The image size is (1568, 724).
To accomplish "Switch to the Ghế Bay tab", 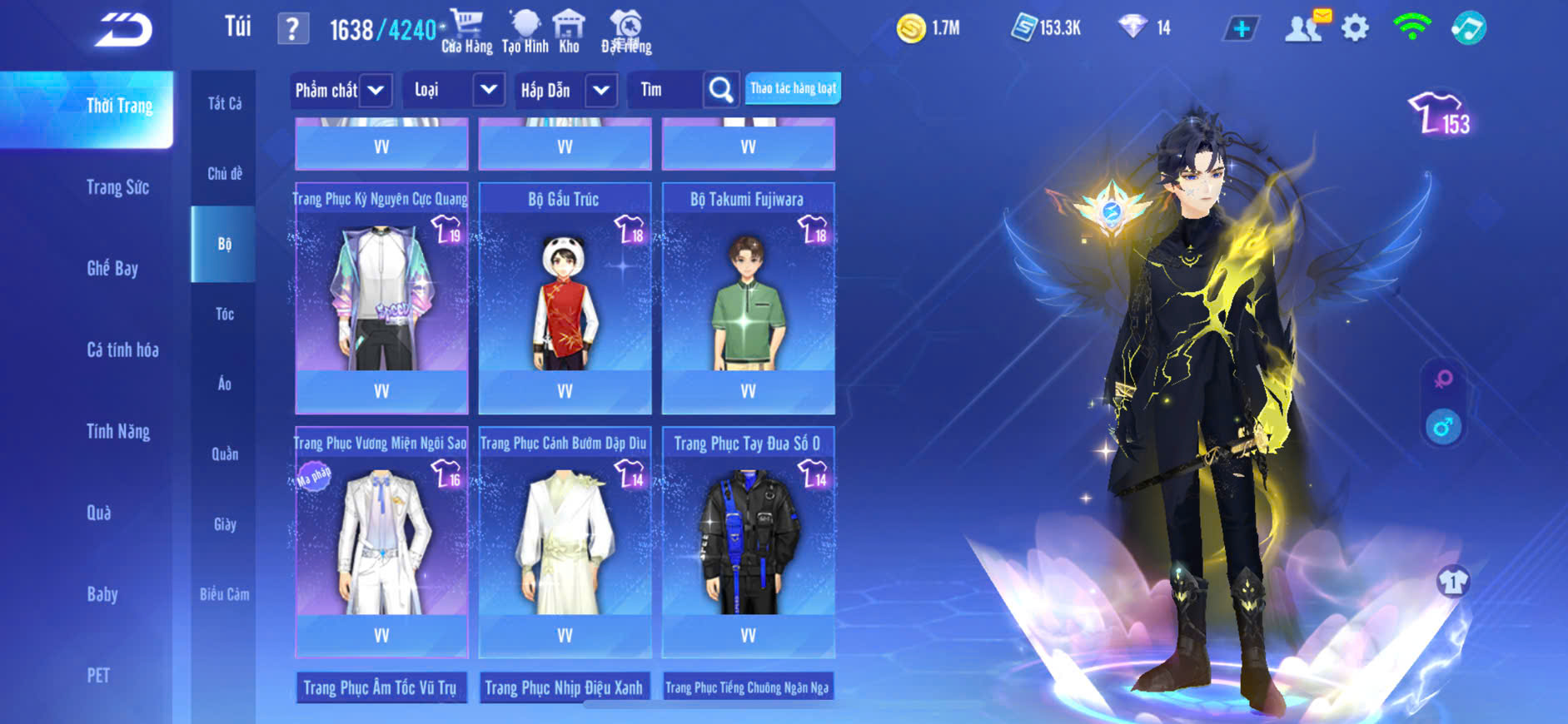I will point(112,268).
